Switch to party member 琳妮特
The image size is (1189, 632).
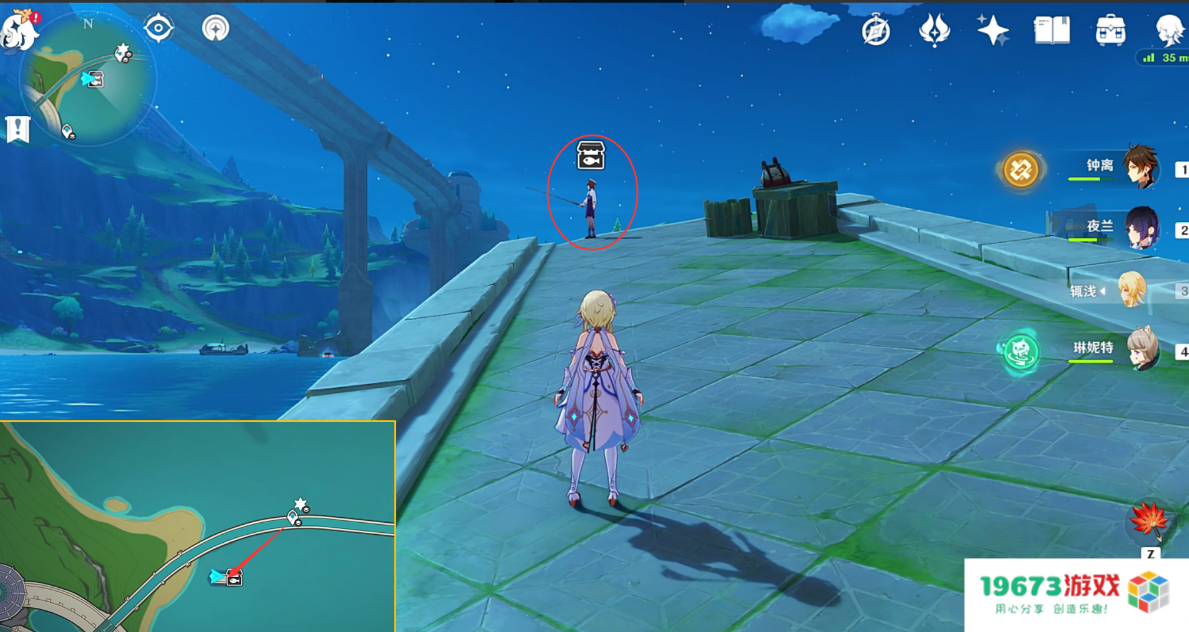pyautogui.click(x=1140, y=349)
